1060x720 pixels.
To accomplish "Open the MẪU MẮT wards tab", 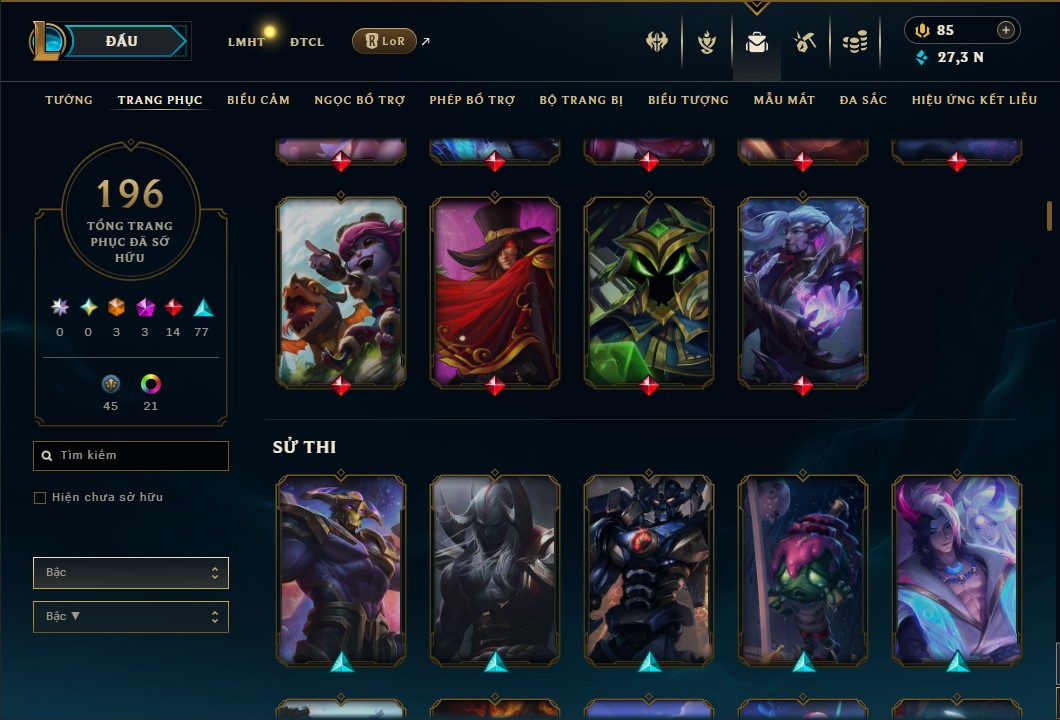I will [x=784, y=100].
